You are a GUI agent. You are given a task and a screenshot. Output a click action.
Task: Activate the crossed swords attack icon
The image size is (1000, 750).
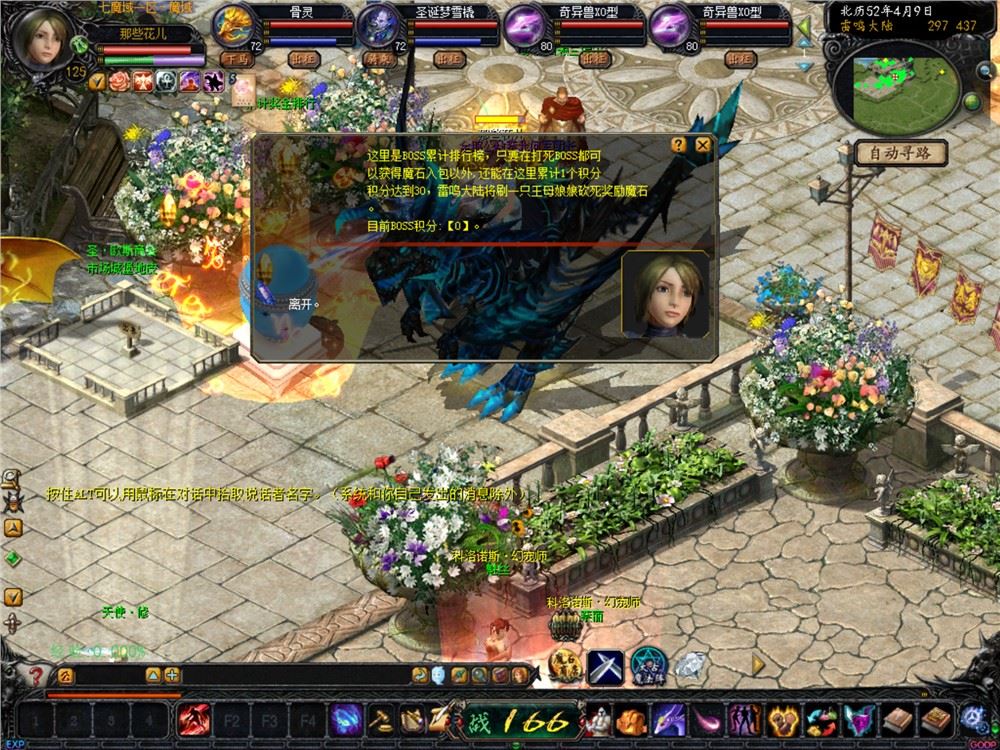[604, 666]
